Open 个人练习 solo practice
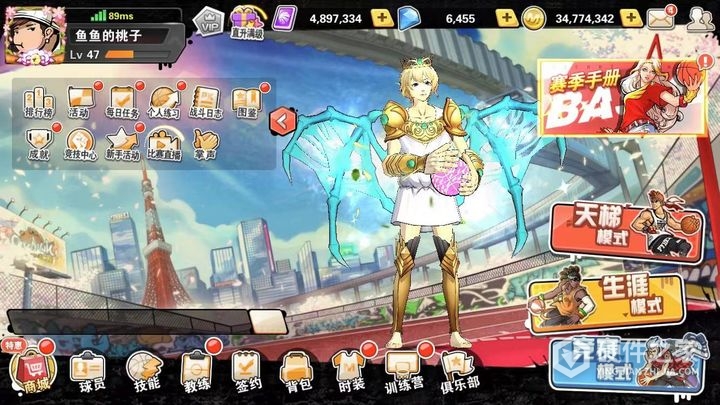This screenshot has width=720, height=405. pyautogui.click(x=163, y=103)
